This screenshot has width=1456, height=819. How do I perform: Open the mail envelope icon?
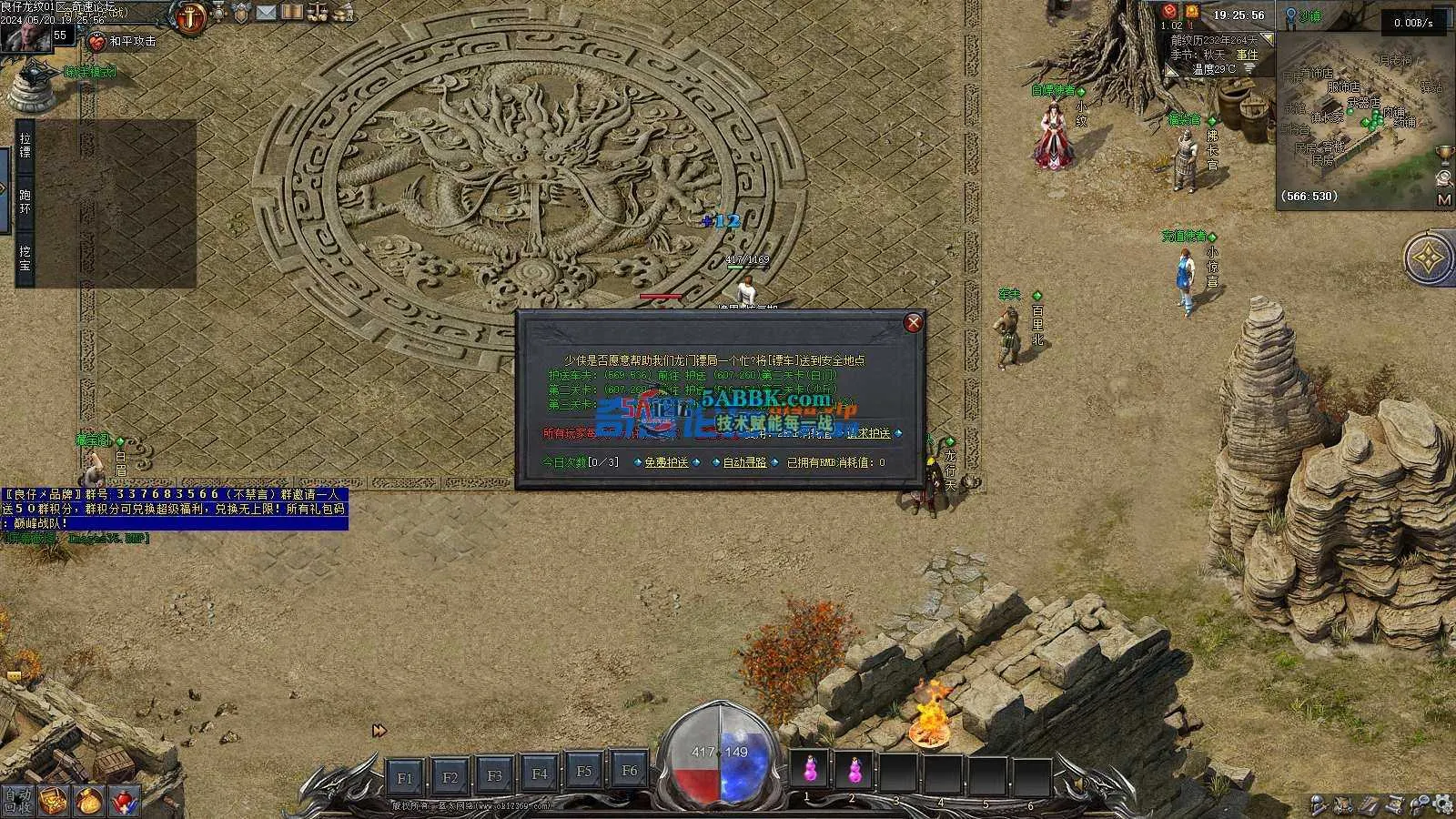(x=266, y=13)
